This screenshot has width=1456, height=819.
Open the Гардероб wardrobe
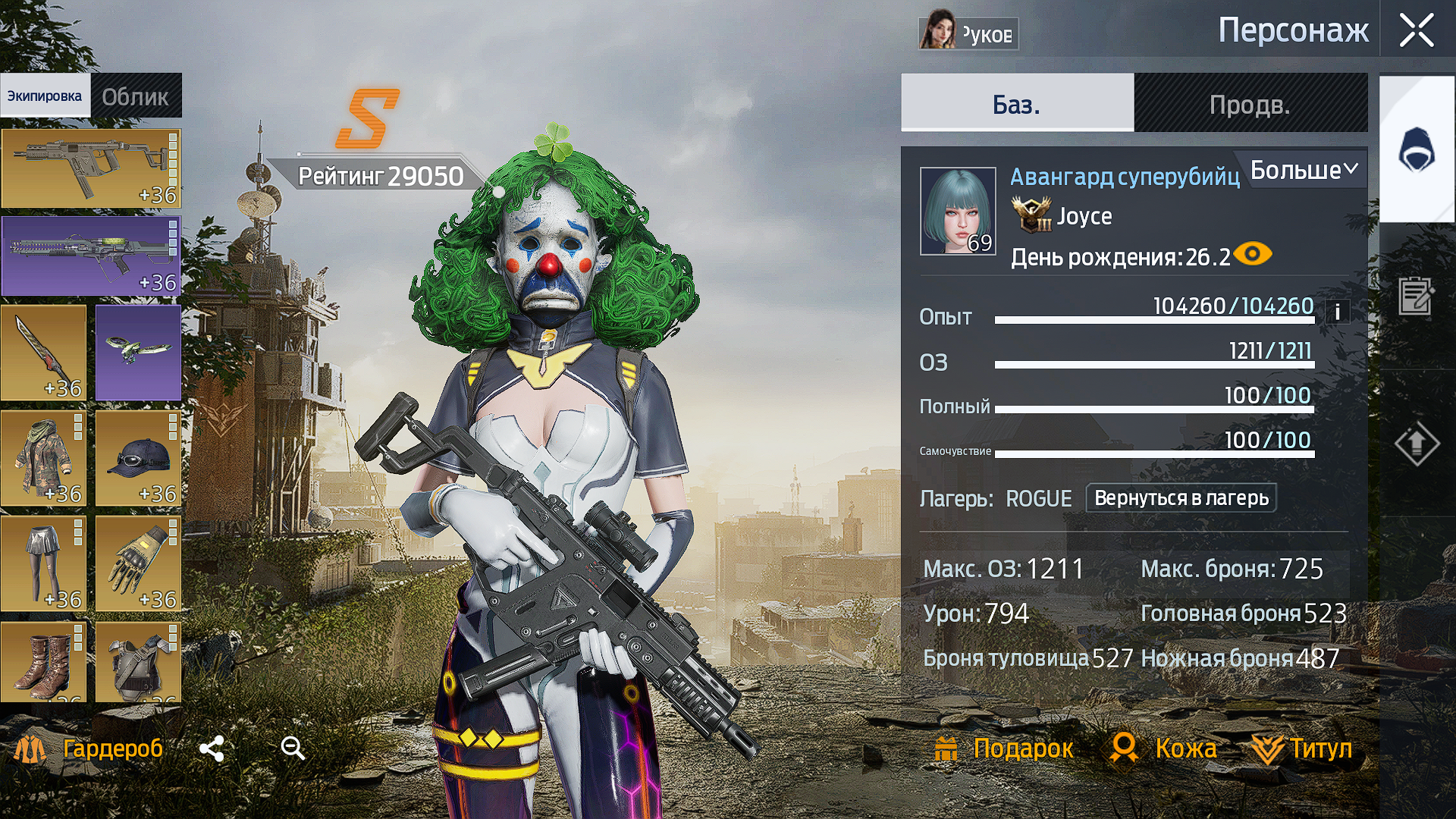(x=89, y=748)
